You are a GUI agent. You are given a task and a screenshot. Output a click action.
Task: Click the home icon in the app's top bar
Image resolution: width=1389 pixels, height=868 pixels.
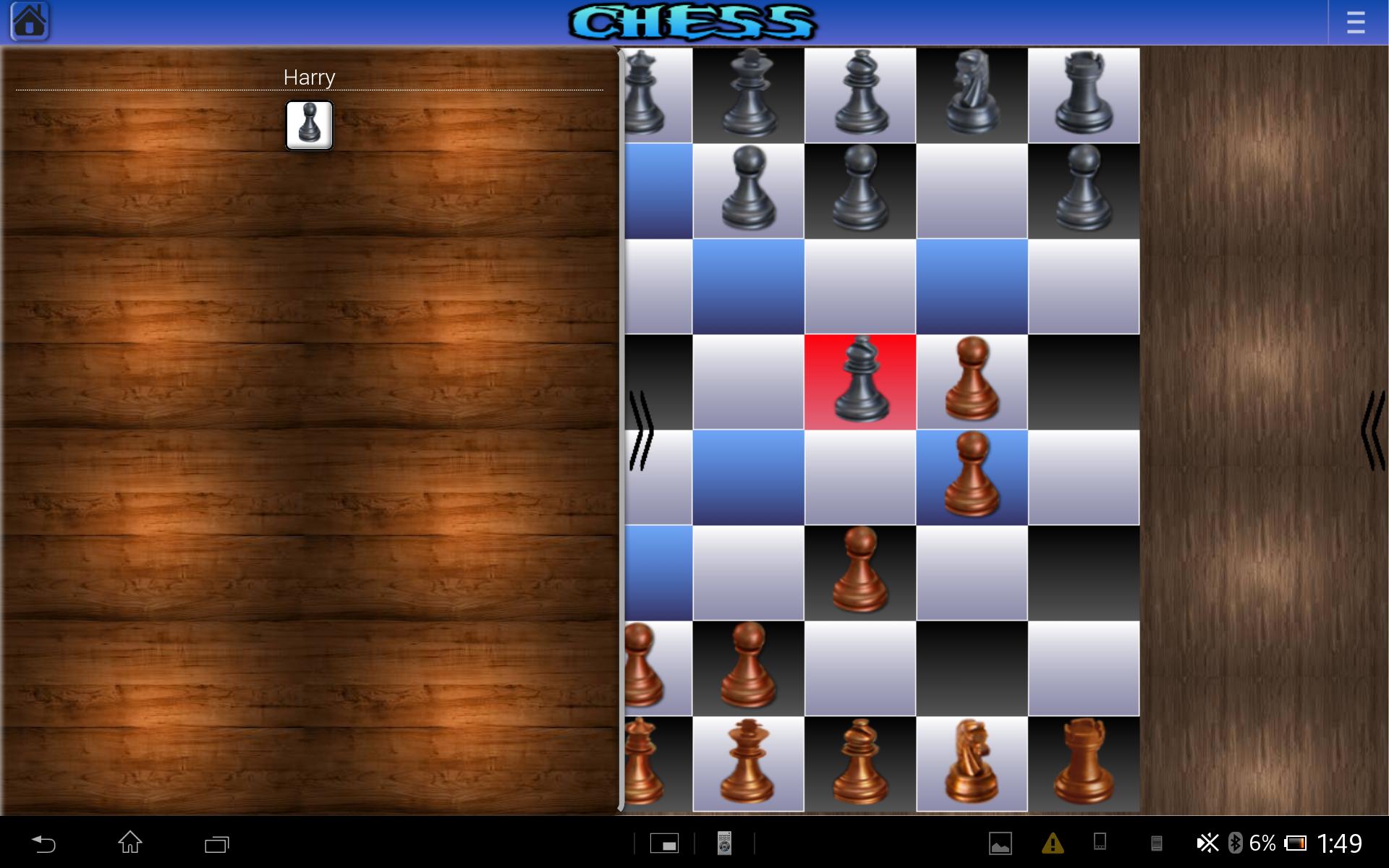30,21
